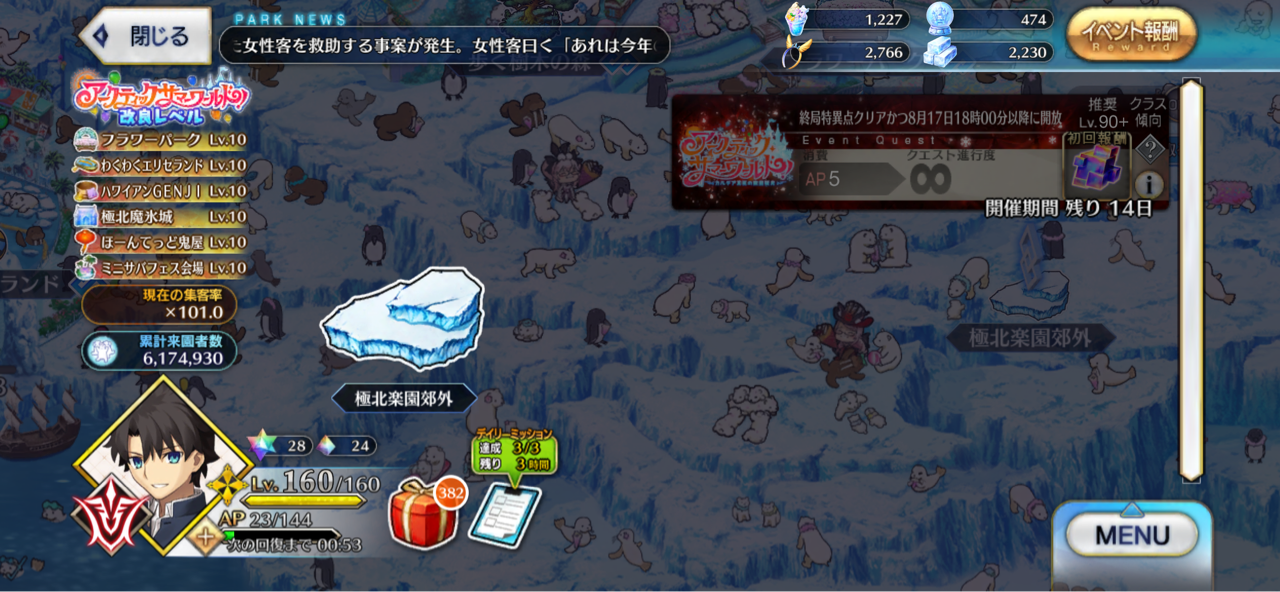
Task: Open the daily mission clipboard
Action: (x=504, y=513)
